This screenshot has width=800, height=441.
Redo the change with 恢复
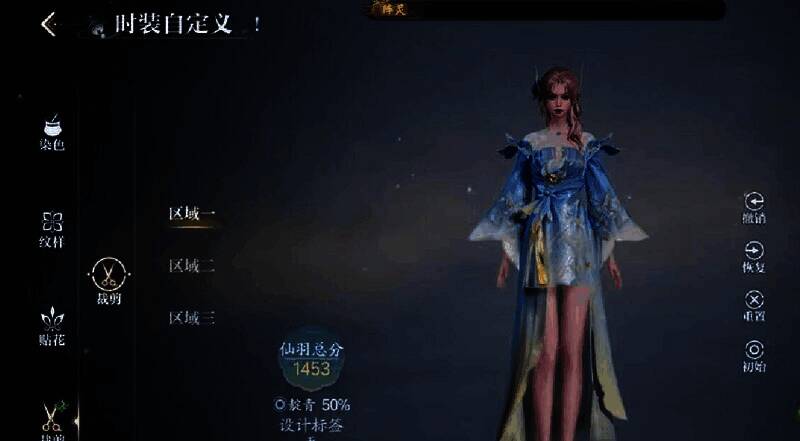(x=754, y=256)
